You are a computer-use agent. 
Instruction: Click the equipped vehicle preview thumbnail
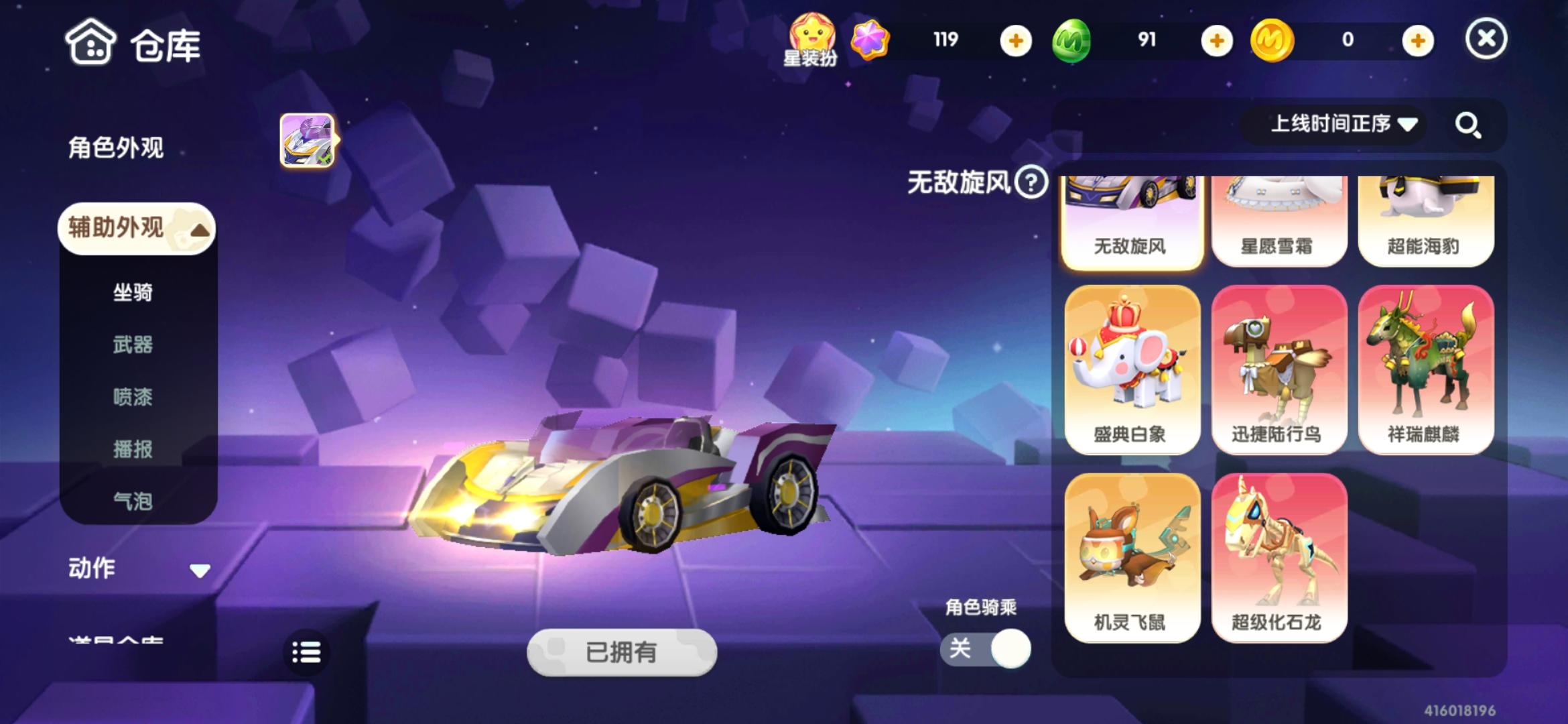pos(307,141)
